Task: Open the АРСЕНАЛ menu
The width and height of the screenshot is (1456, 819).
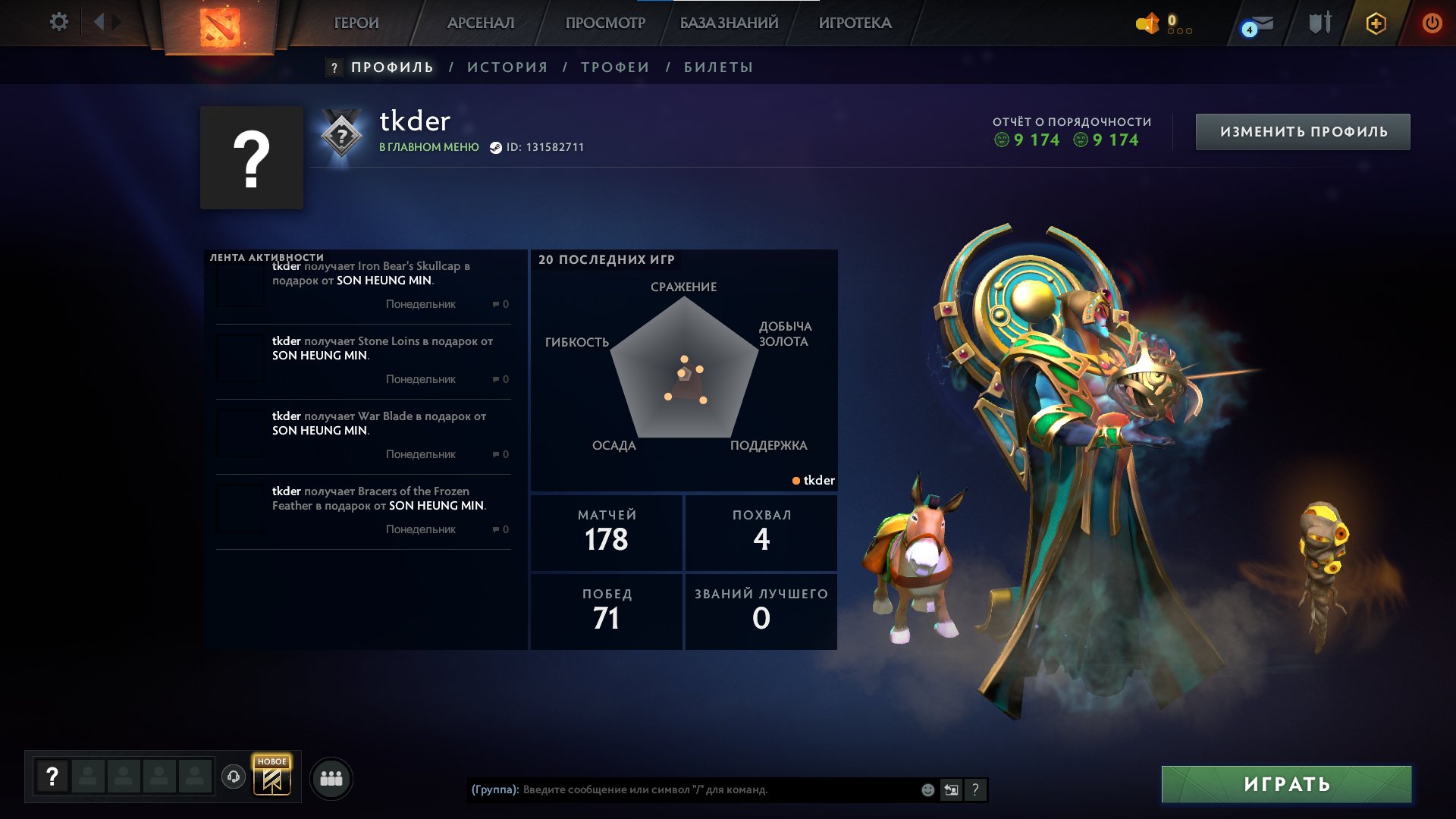Action: point(481,23)
